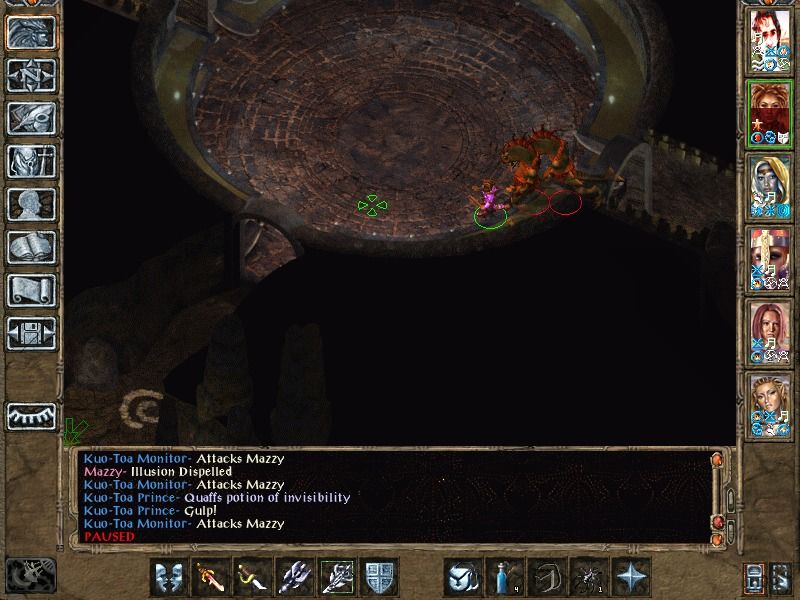The width and height of the screenshot is (800, 600).
Task: Open the area map compass button
Action: [30, 75]
